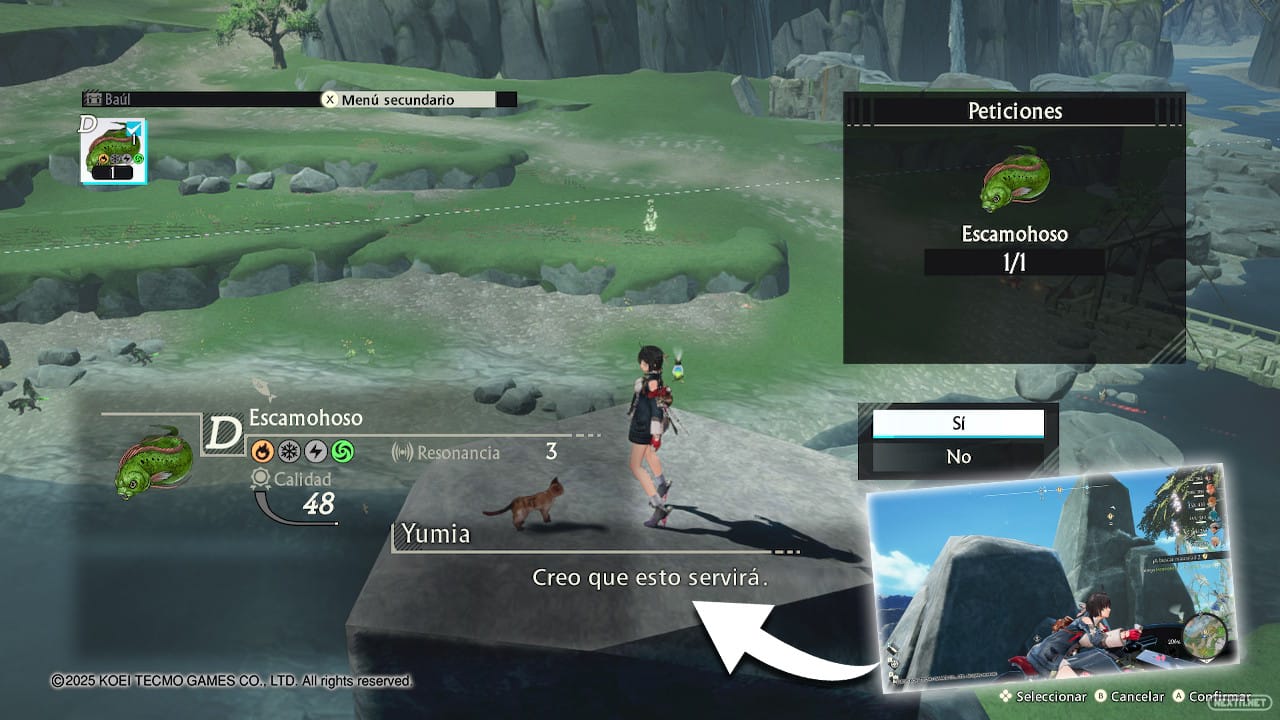Viewport: 1280px width, 720px height.
Task: Expand the Peticiones panel header
Action: (1014, 111)
